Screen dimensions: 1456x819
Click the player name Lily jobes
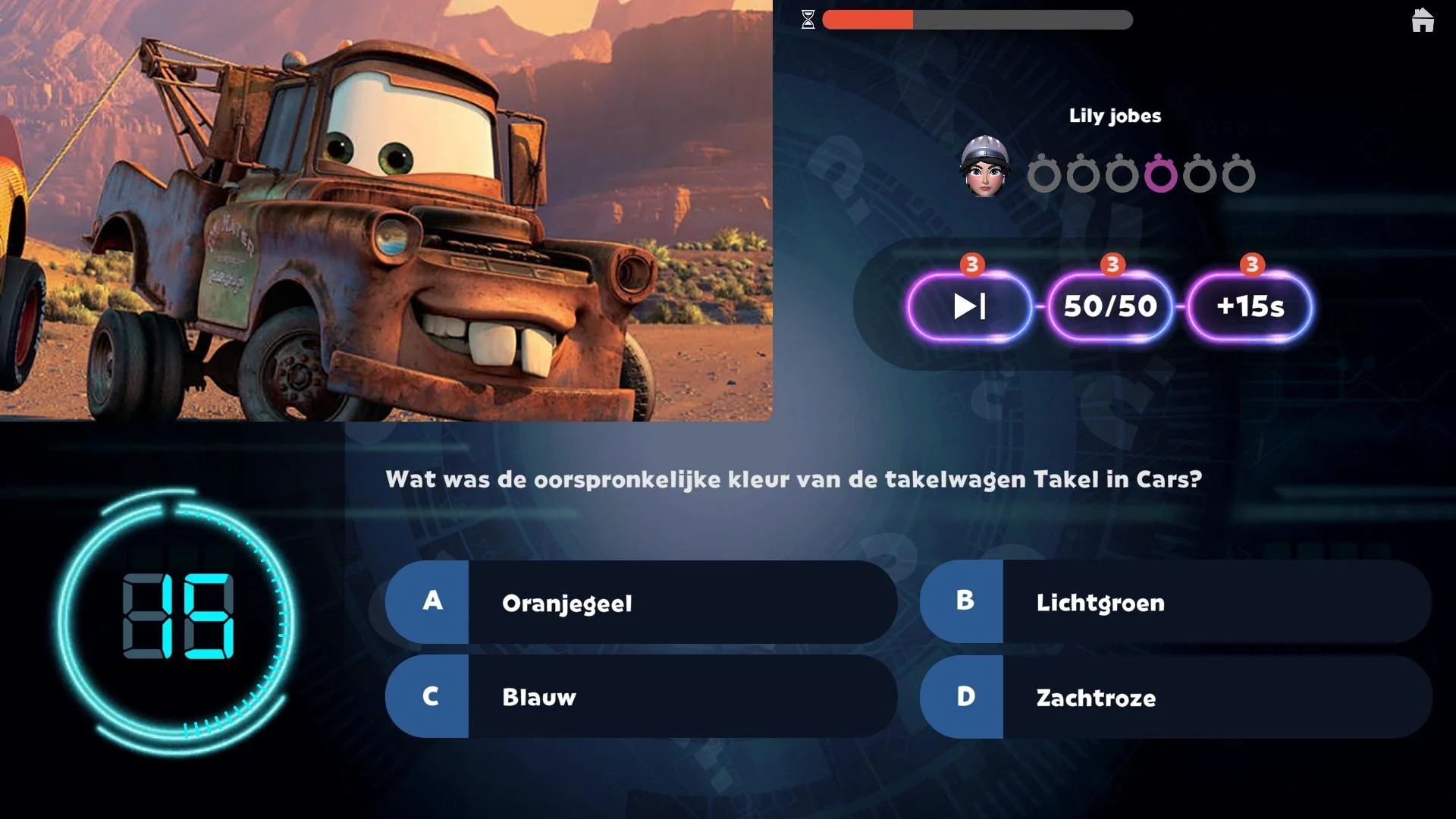(x=1116, y=115)
